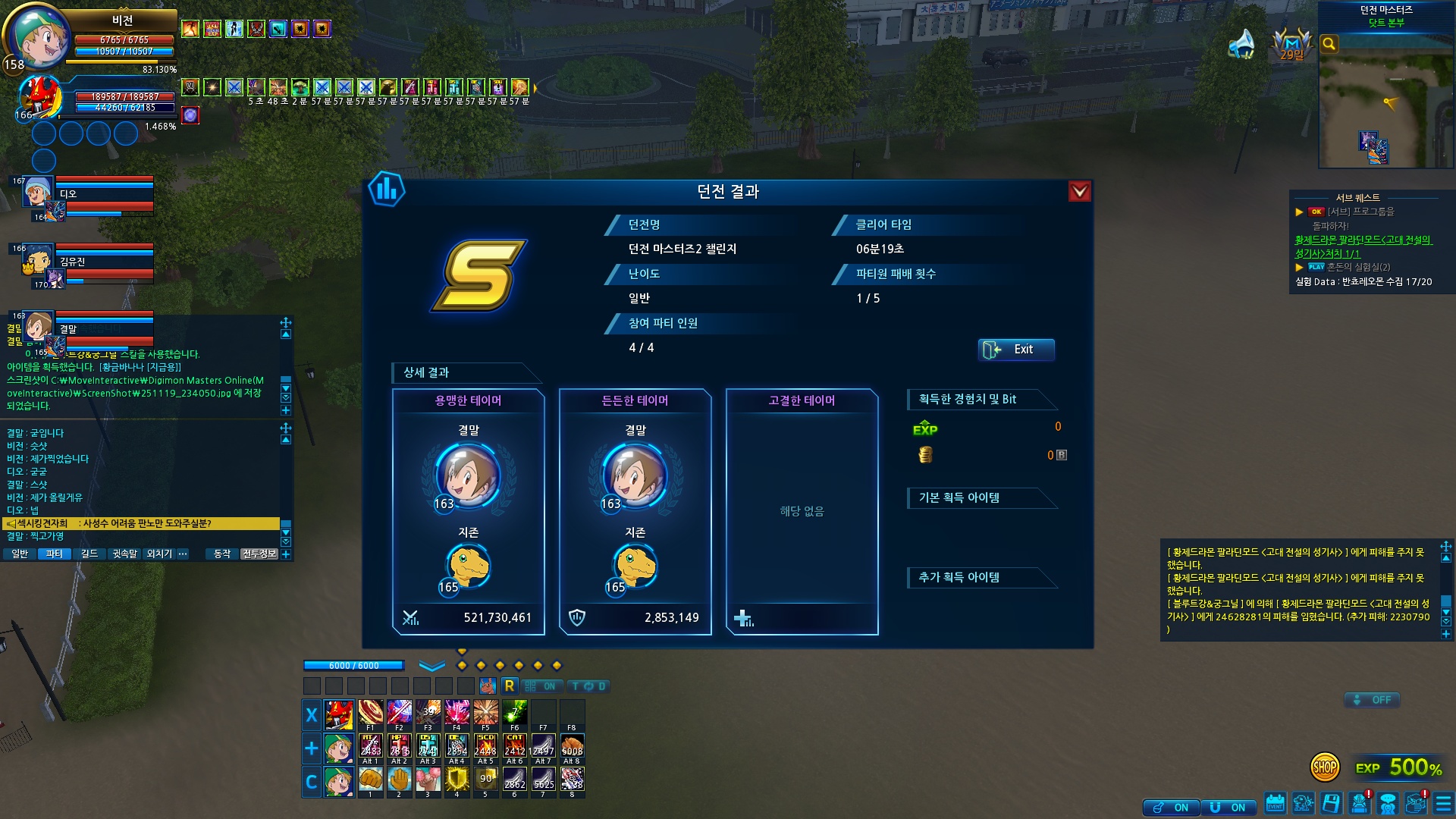Click the Exit button in dungeon results

coord(1015,350)
